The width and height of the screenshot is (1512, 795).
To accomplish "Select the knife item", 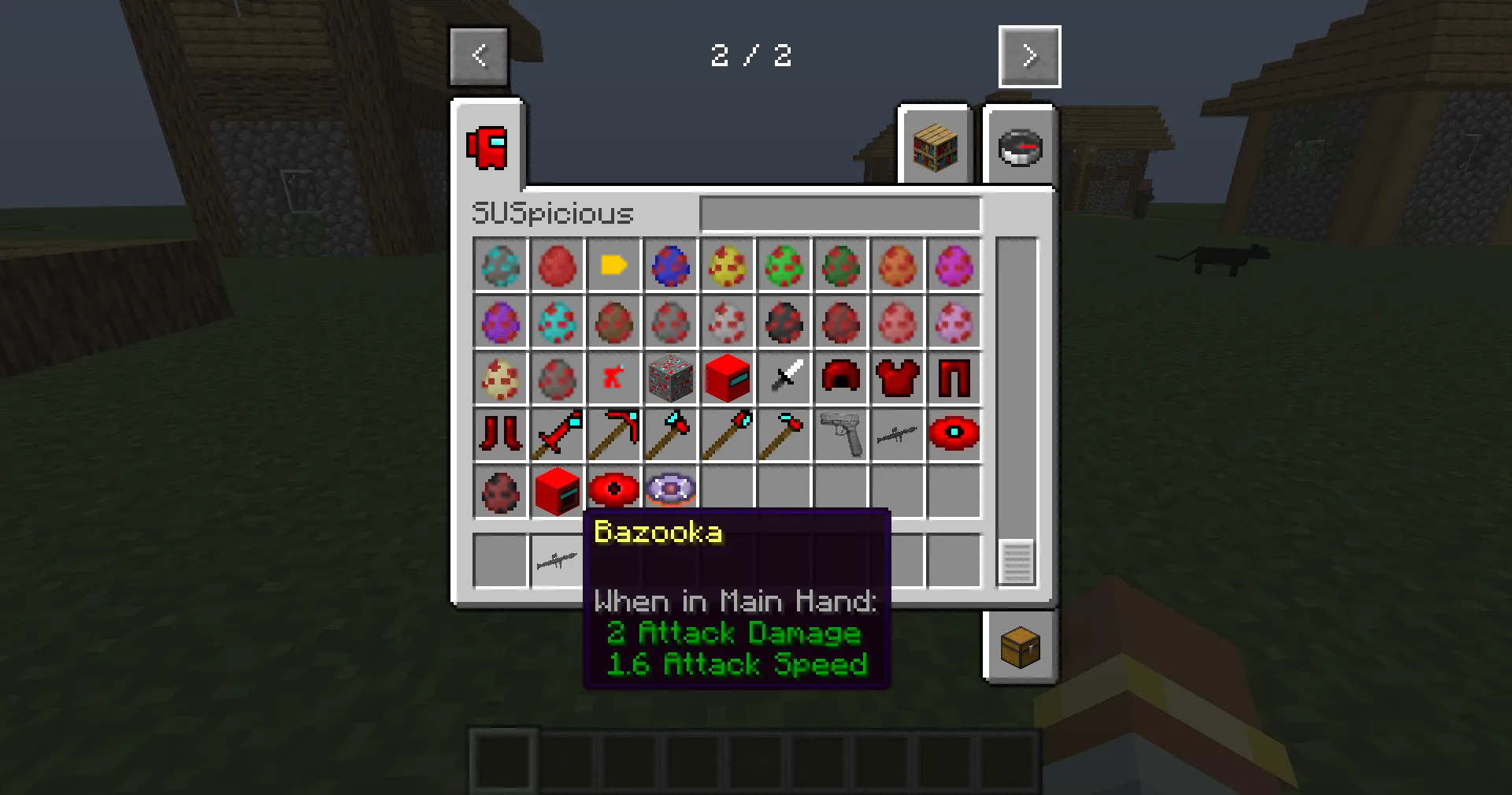I will (x=784, y=377).
